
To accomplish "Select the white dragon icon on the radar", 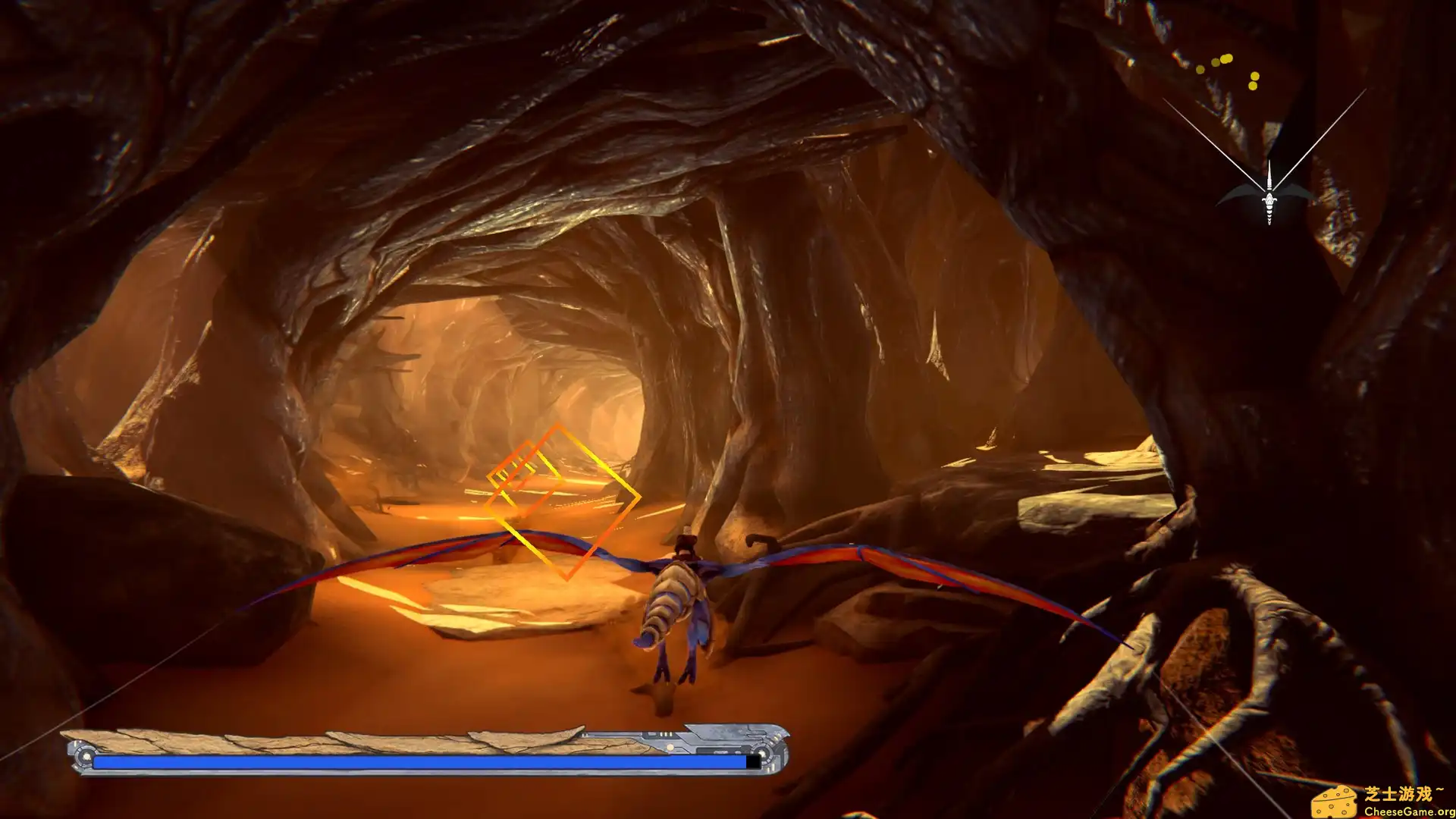I will click(x=1269, y=199).
